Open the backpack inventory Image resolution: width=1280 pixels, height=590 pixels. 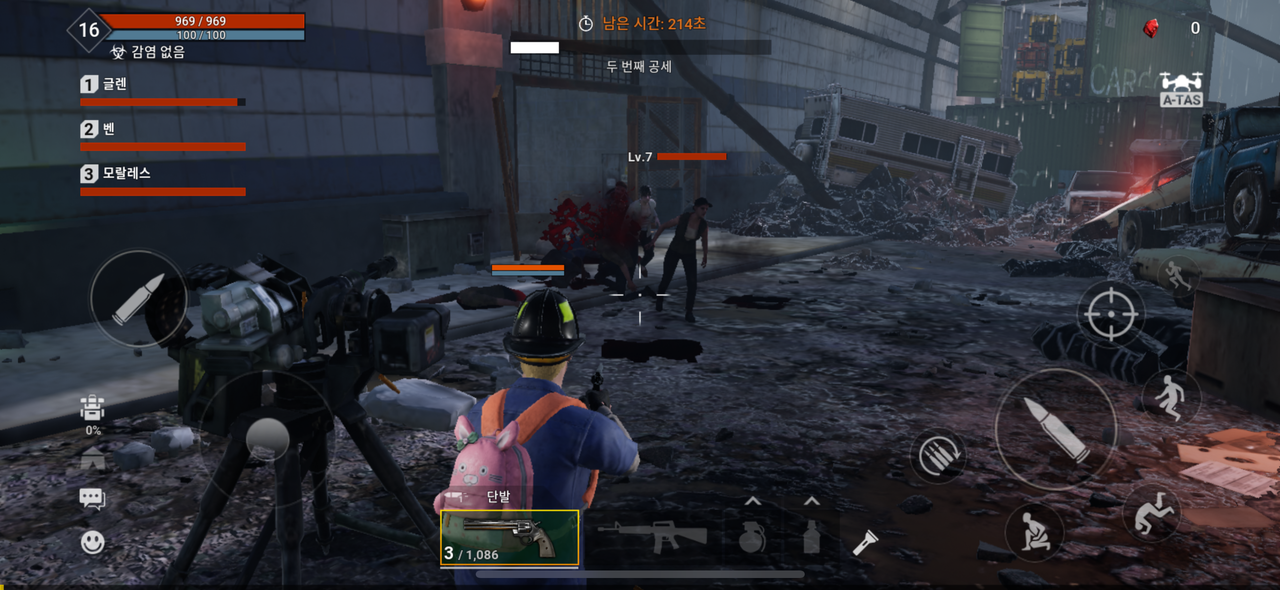click(x=92, y=408)
